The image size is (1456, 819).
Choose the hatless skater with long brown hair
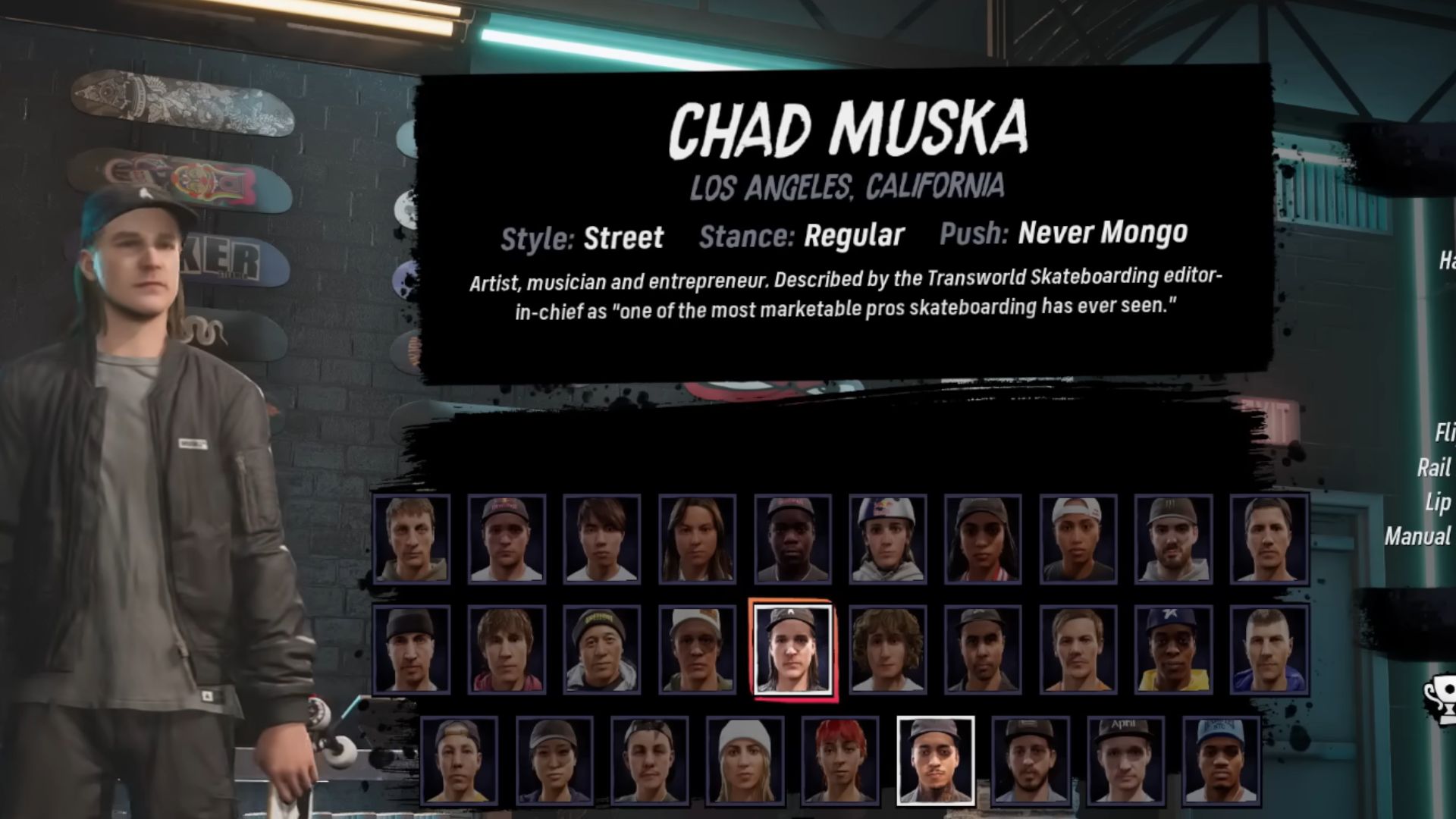[697, 538]
